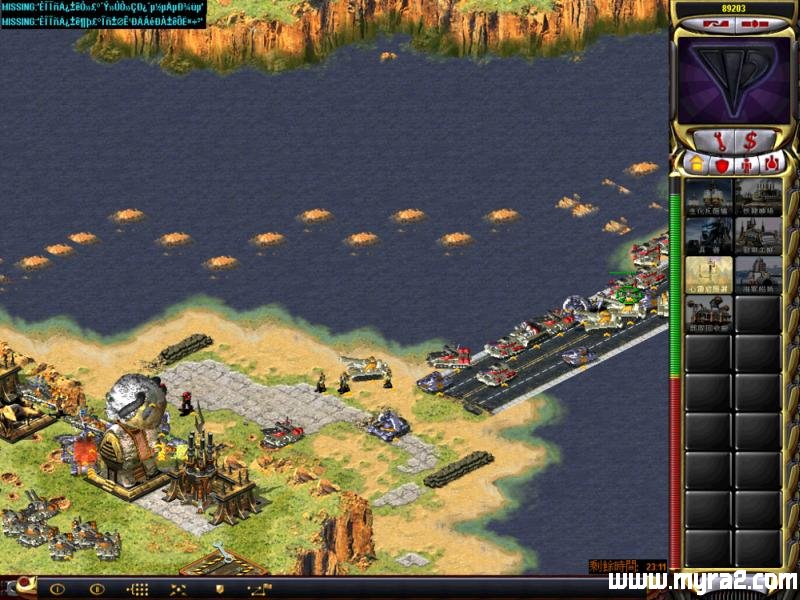Select team one from the command bar
Viewport: 800px width, 600px height.
57,589
